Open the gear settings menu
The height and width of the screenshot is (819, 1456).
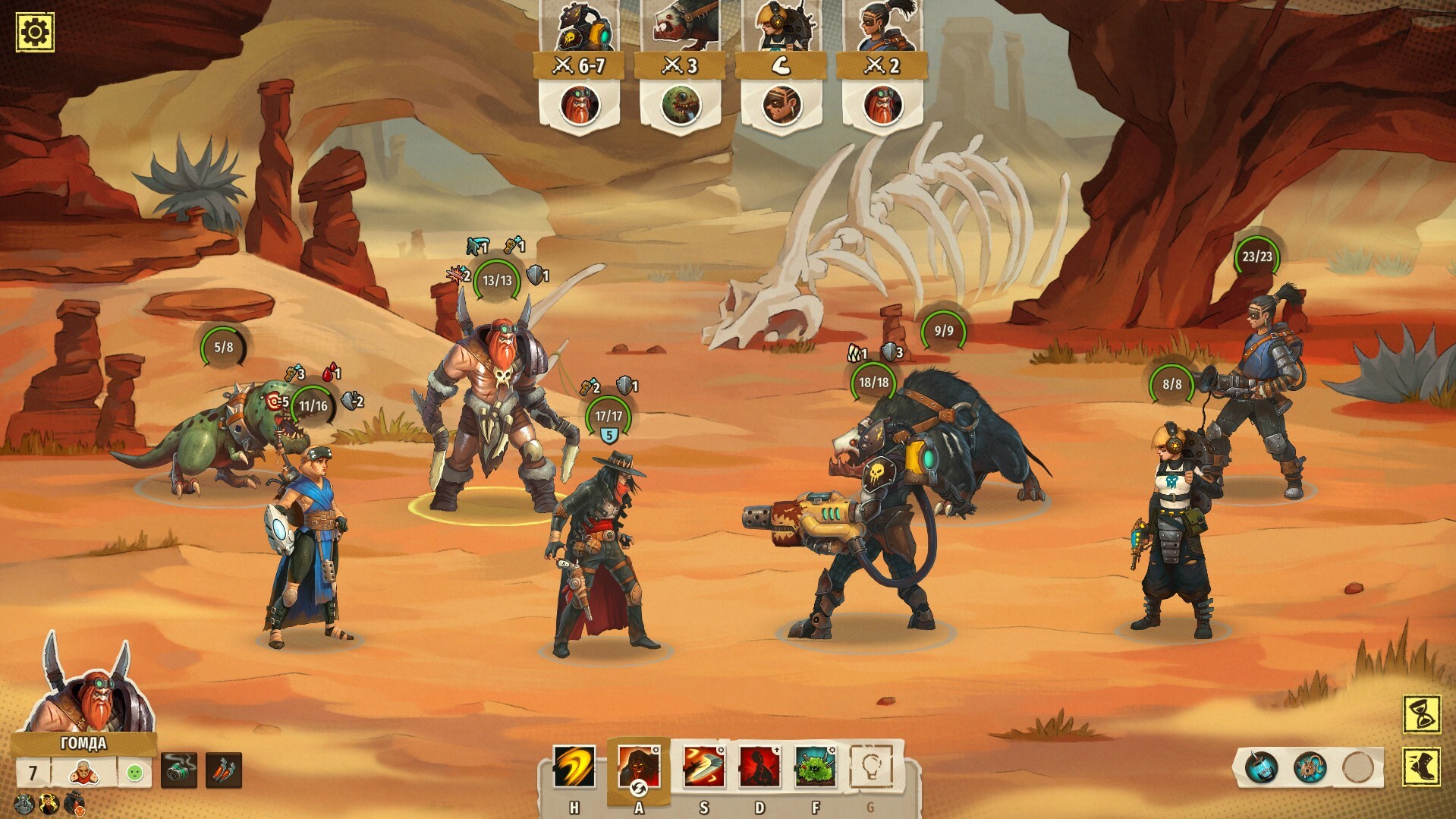click(x=35, y=32)
